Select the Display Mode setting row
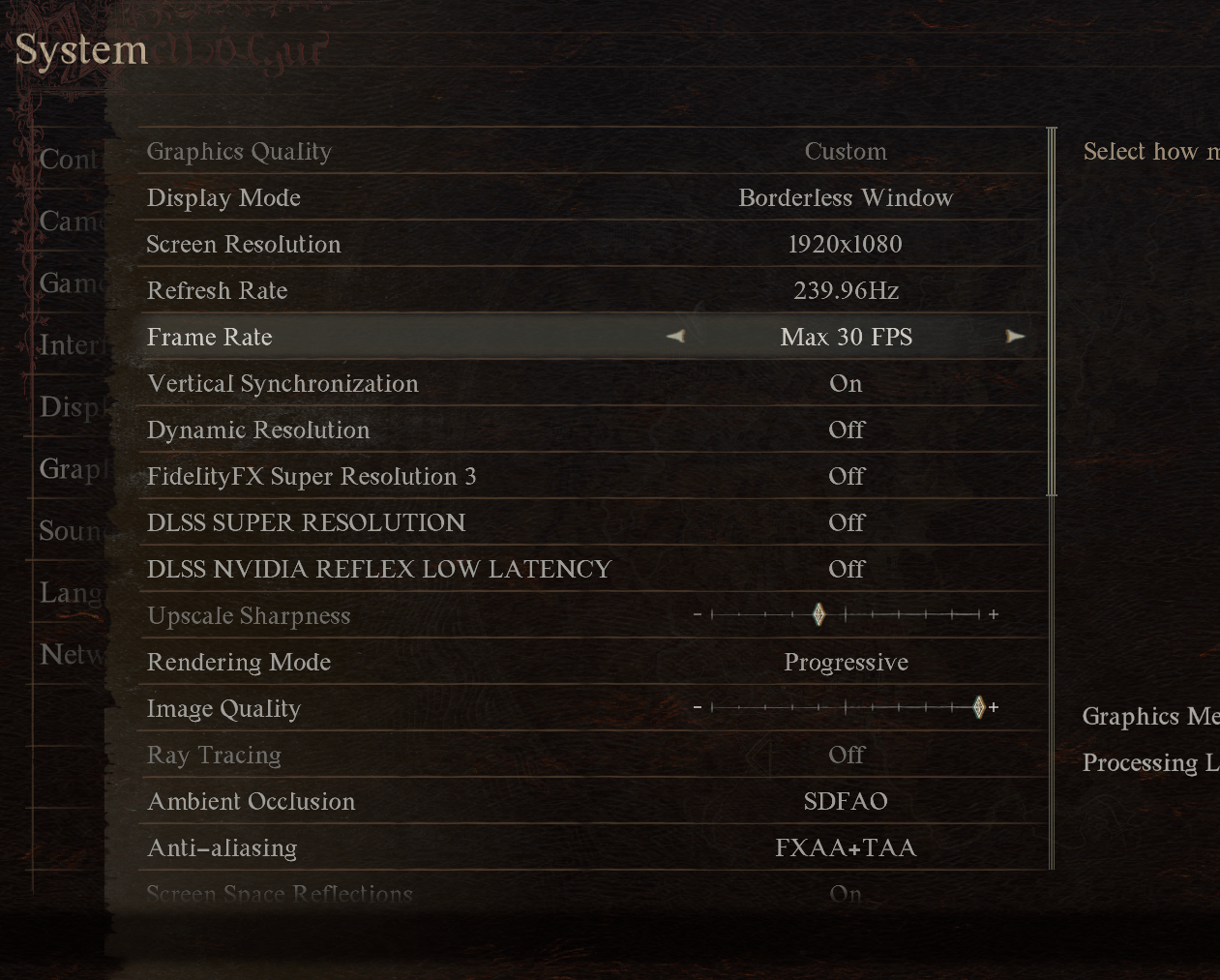Image resolution: width=1220 pixels, height=980 pixels. 592,198
